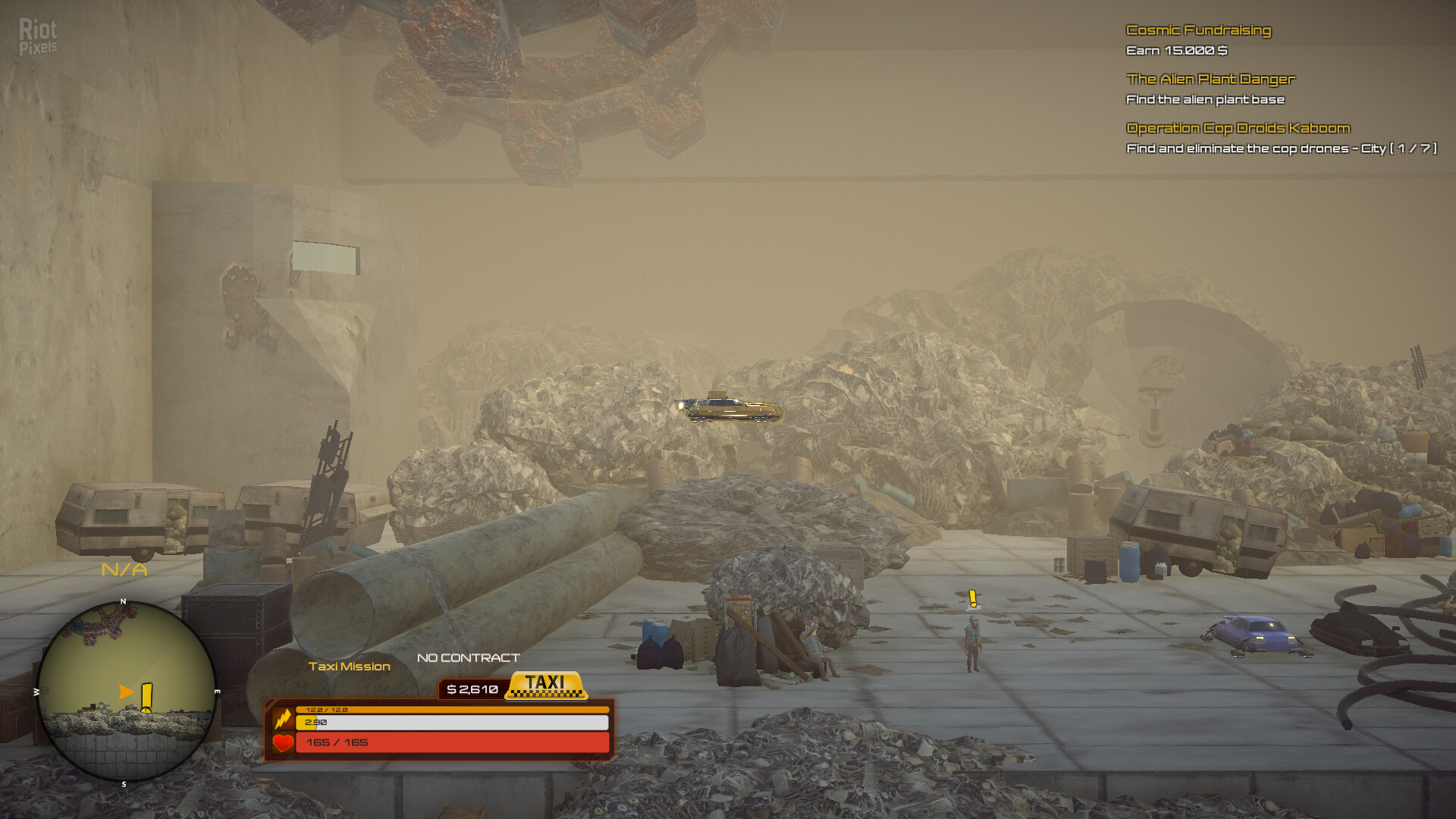Select the Cosmic Fundraising quest tracker entry

point(1198,30)
